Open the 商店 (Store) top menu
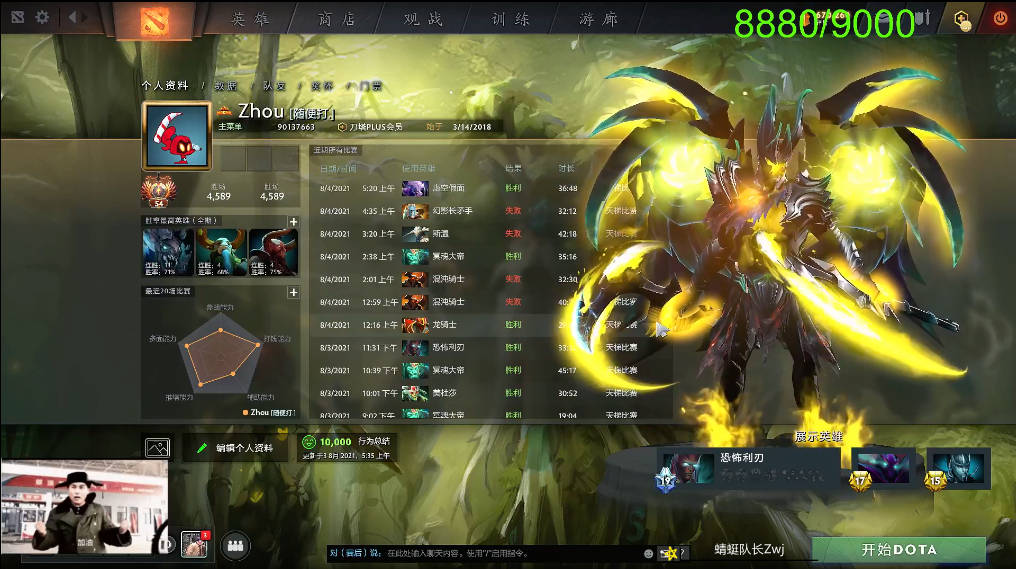Viewport: 1016px width, 569px height. point(337,19)
